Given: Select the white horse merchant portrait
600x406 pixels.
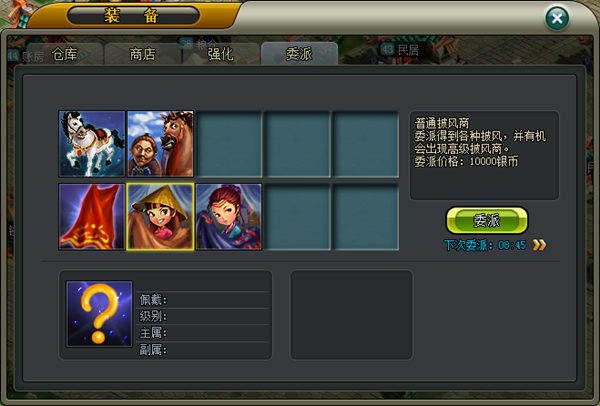Looking at the screenshot, I should (92, 143).
